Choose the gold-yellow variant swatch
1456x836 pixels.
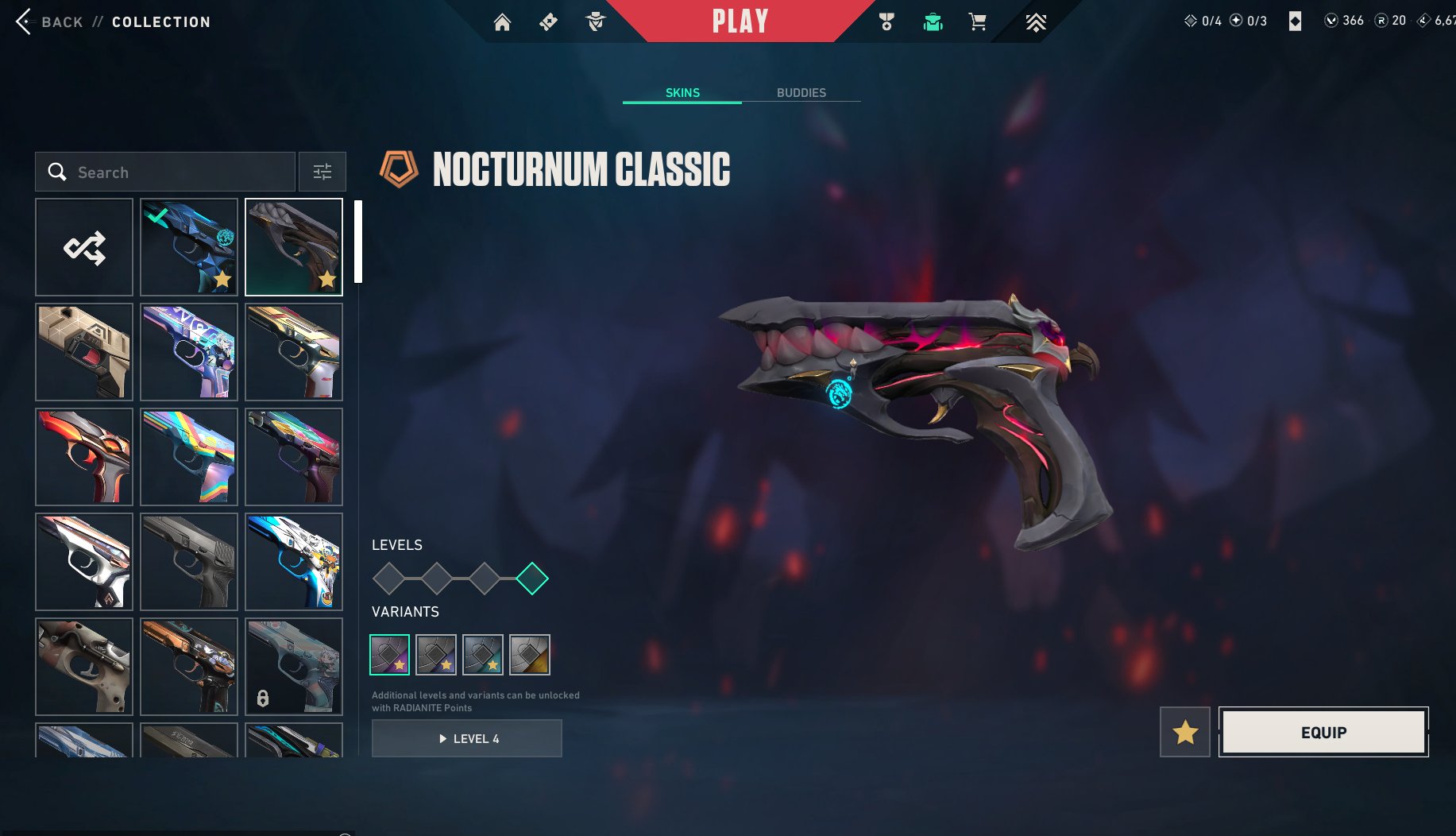pos(530,655)
